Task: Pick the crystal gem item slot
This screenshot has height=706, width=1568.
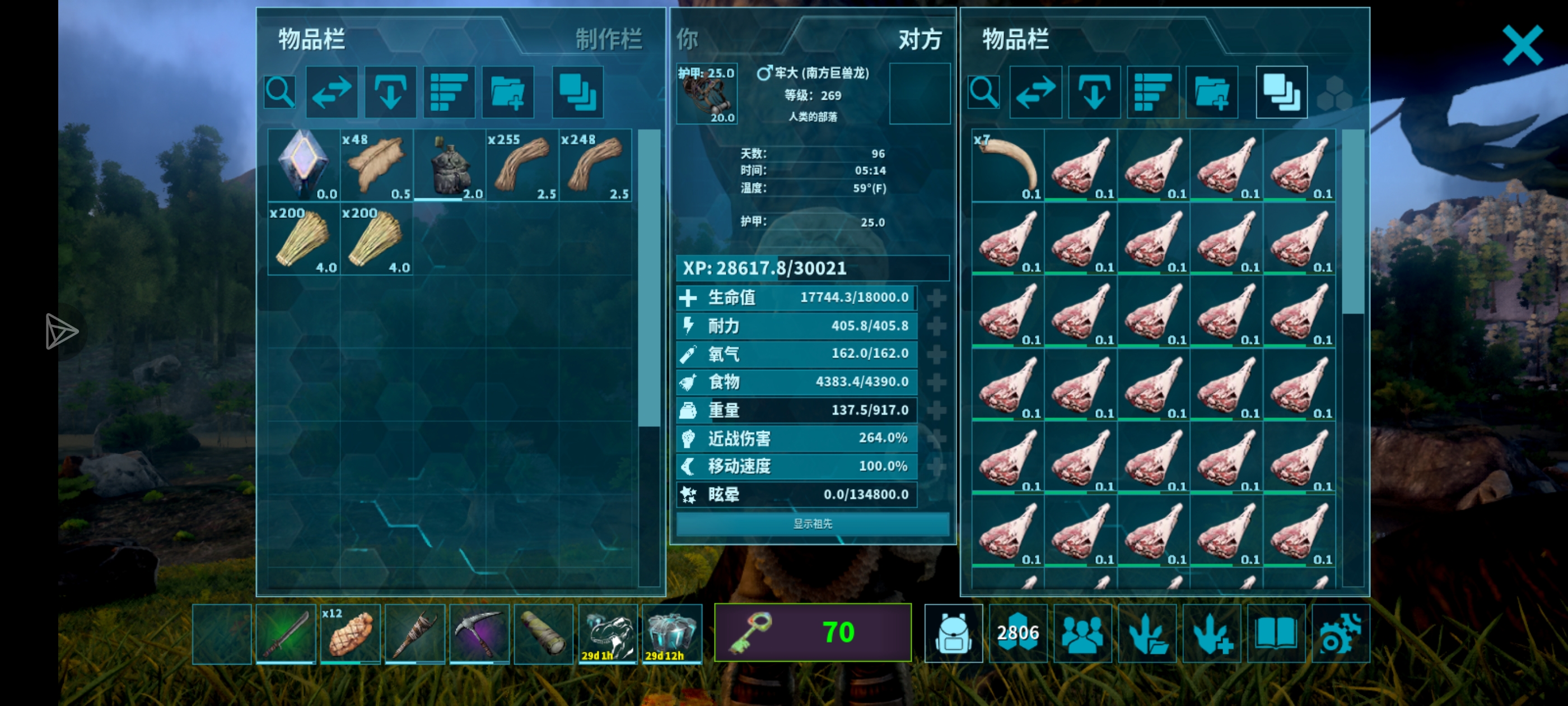Action: (x=304, y=165)
